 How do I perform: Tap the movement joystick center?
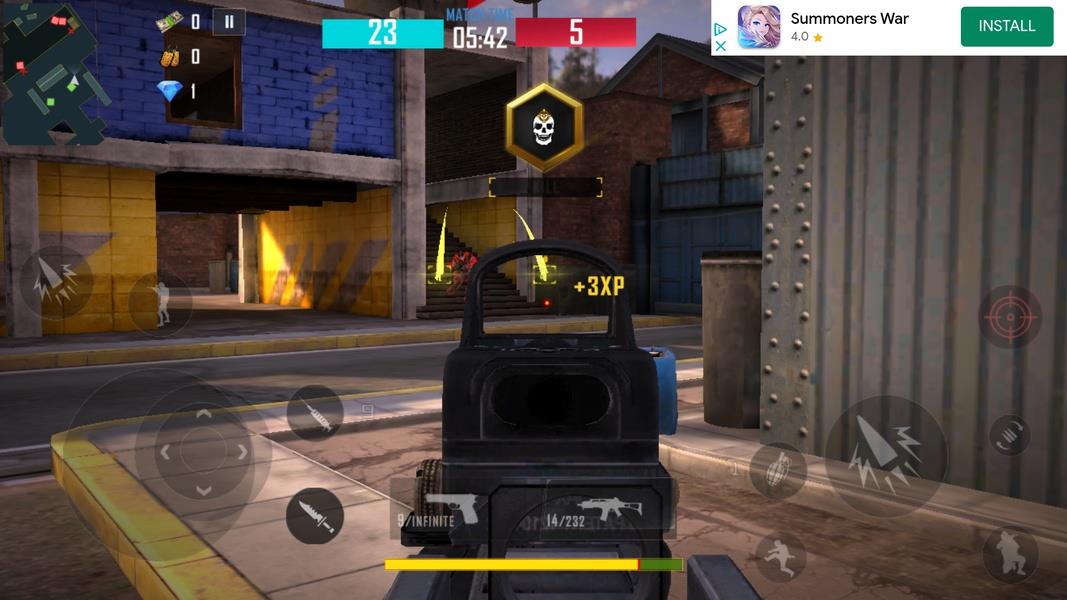(203, 452)
